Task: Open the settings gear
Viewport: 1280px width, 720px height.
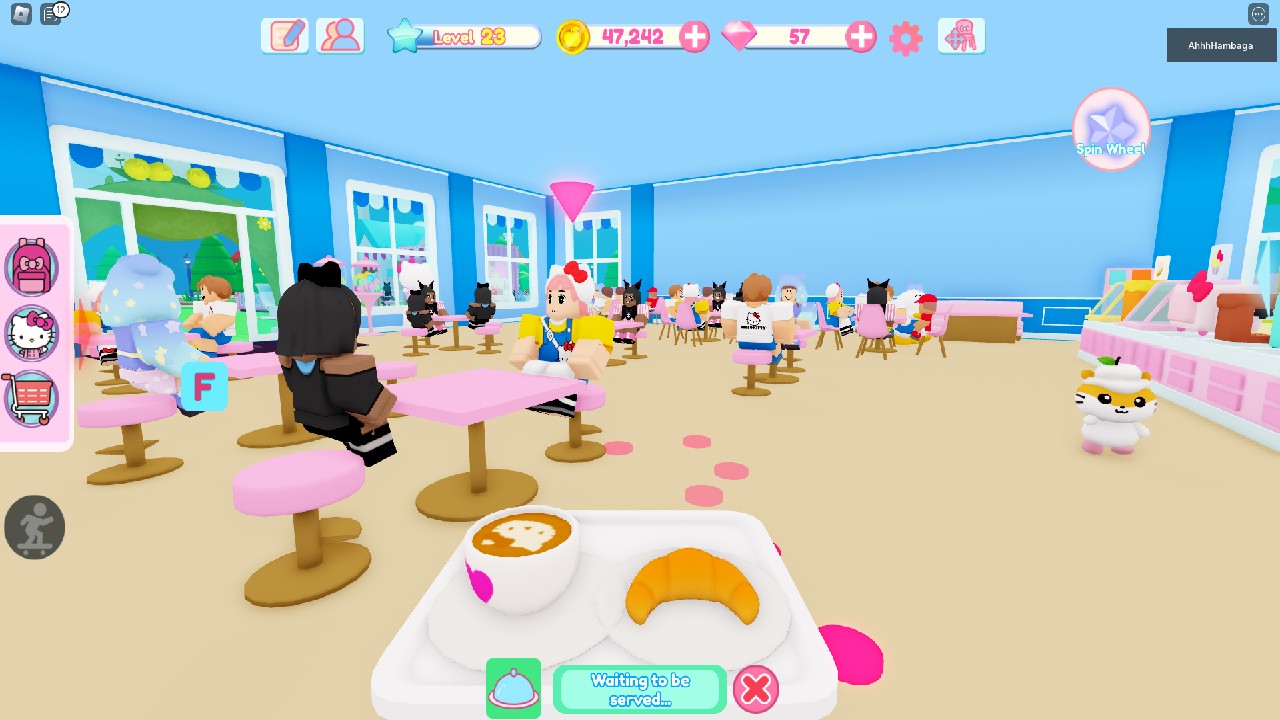Action: click(905, 38)
